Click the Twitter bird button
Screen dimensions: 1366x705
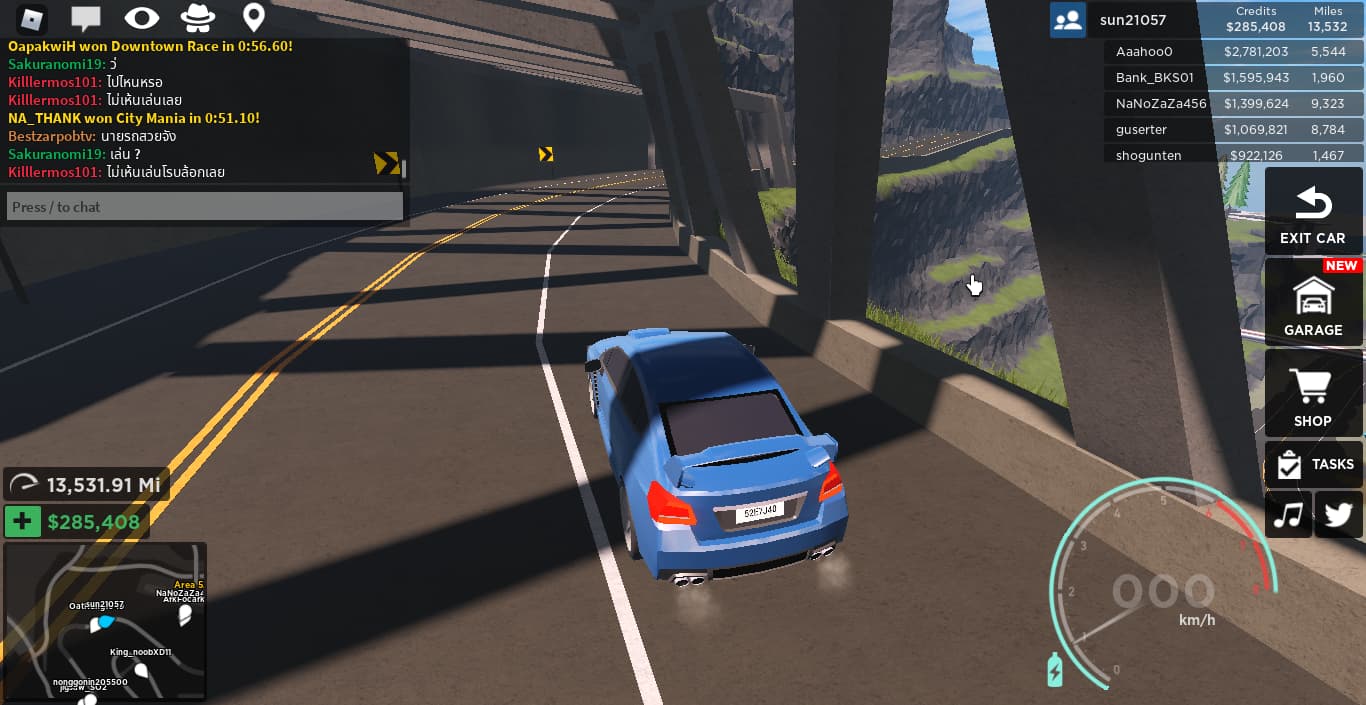[1338, 514]
